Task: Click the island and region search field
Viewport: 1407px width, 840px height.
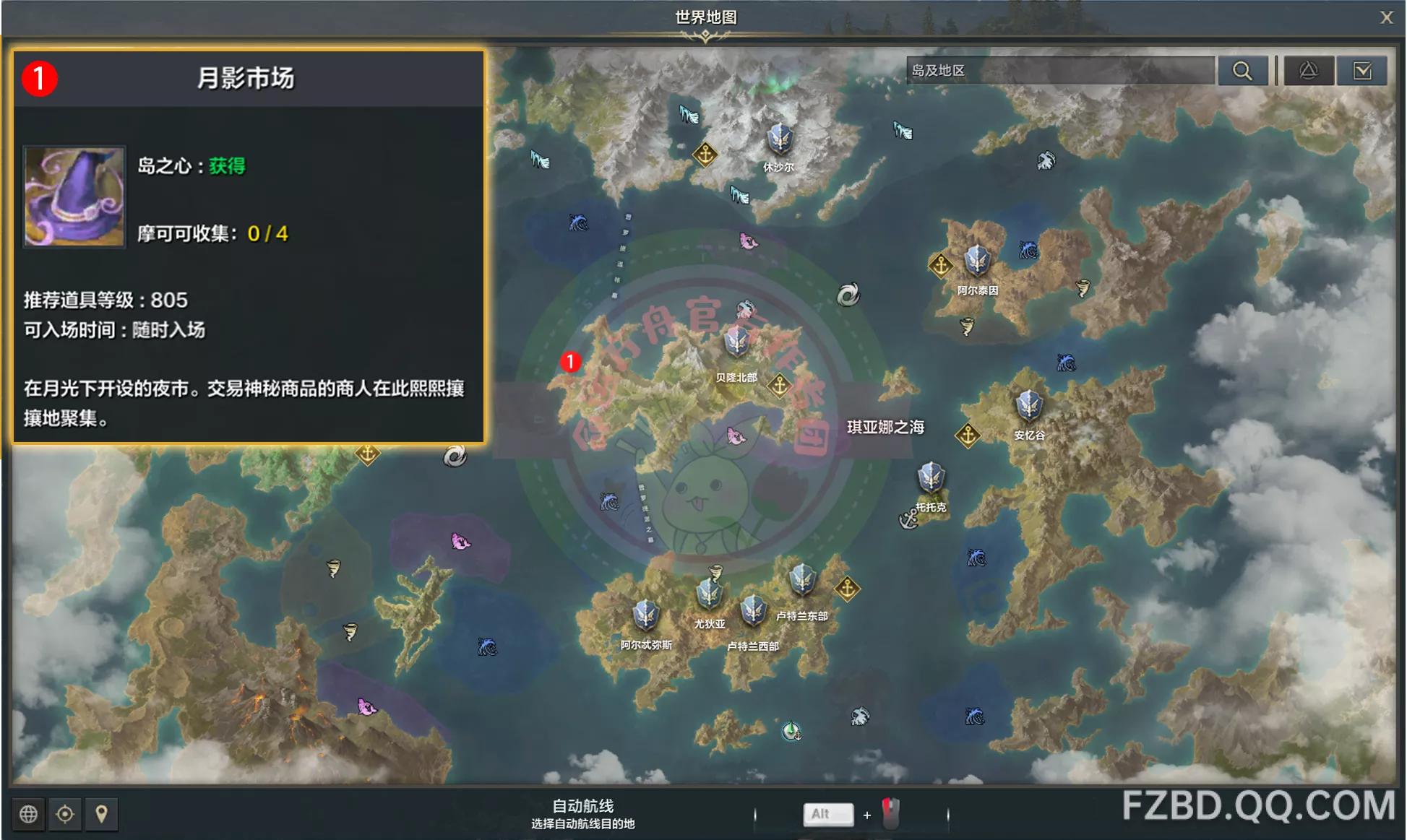Action: [x=1059, y=71]
